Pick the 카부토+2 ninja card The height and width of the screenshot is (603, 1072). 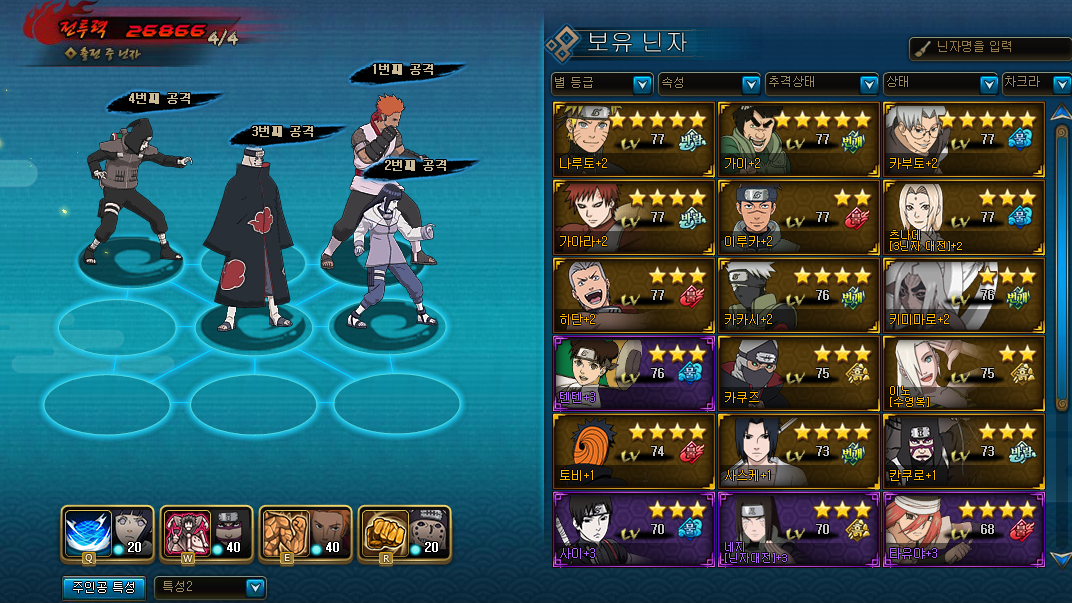(x=964, y=138)
